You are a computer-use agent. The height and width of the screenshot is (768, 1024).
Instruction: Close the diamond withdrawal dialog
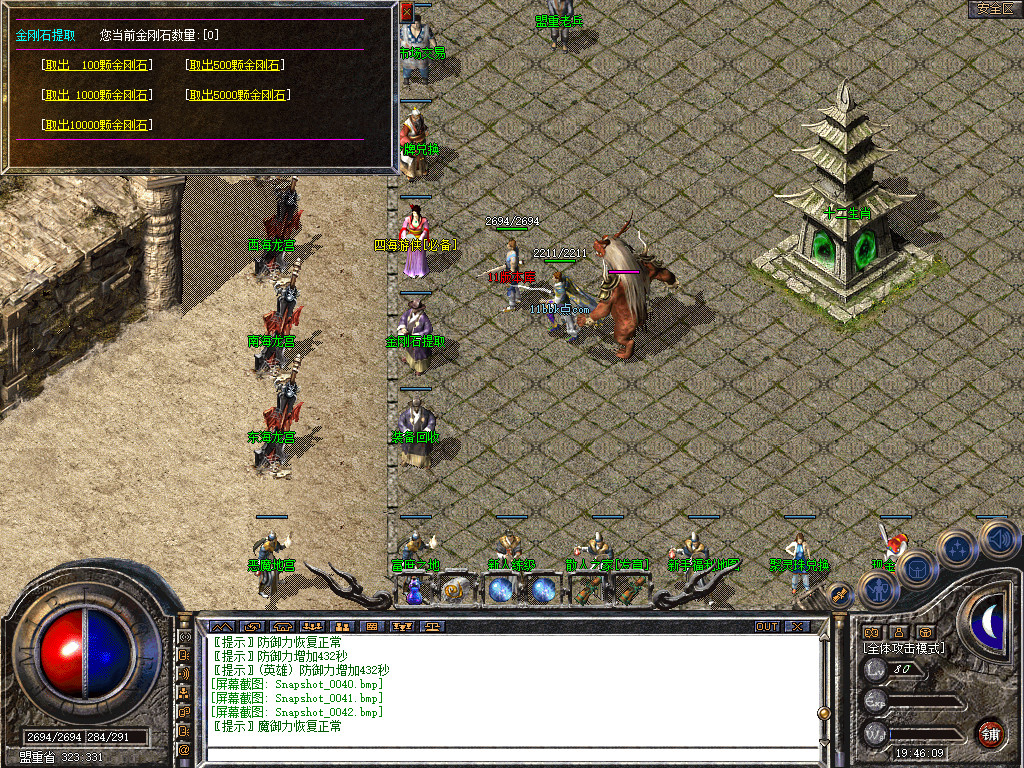tap(406, 12)
